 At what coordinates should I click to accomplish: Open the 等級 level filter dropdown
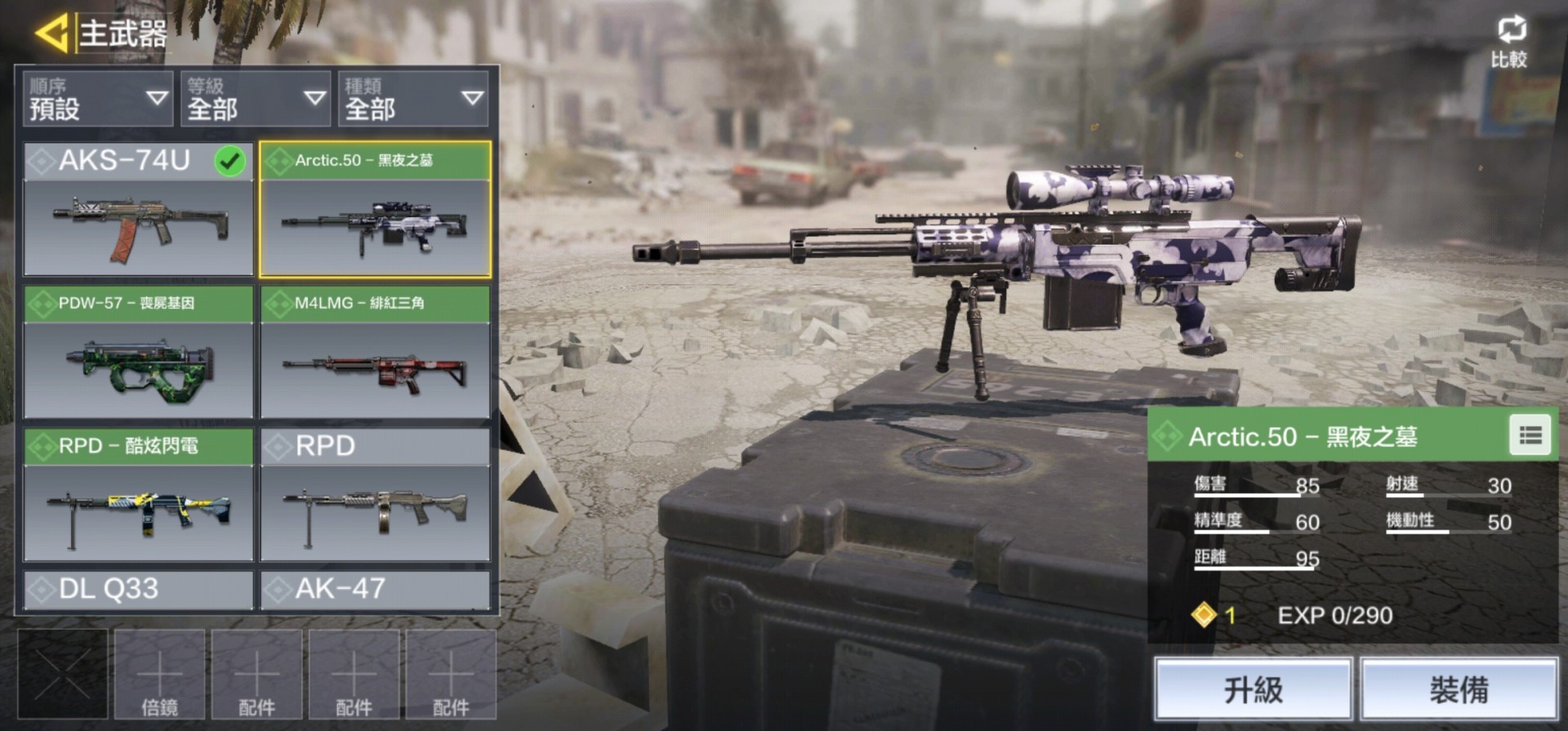[x=256, y=99]
